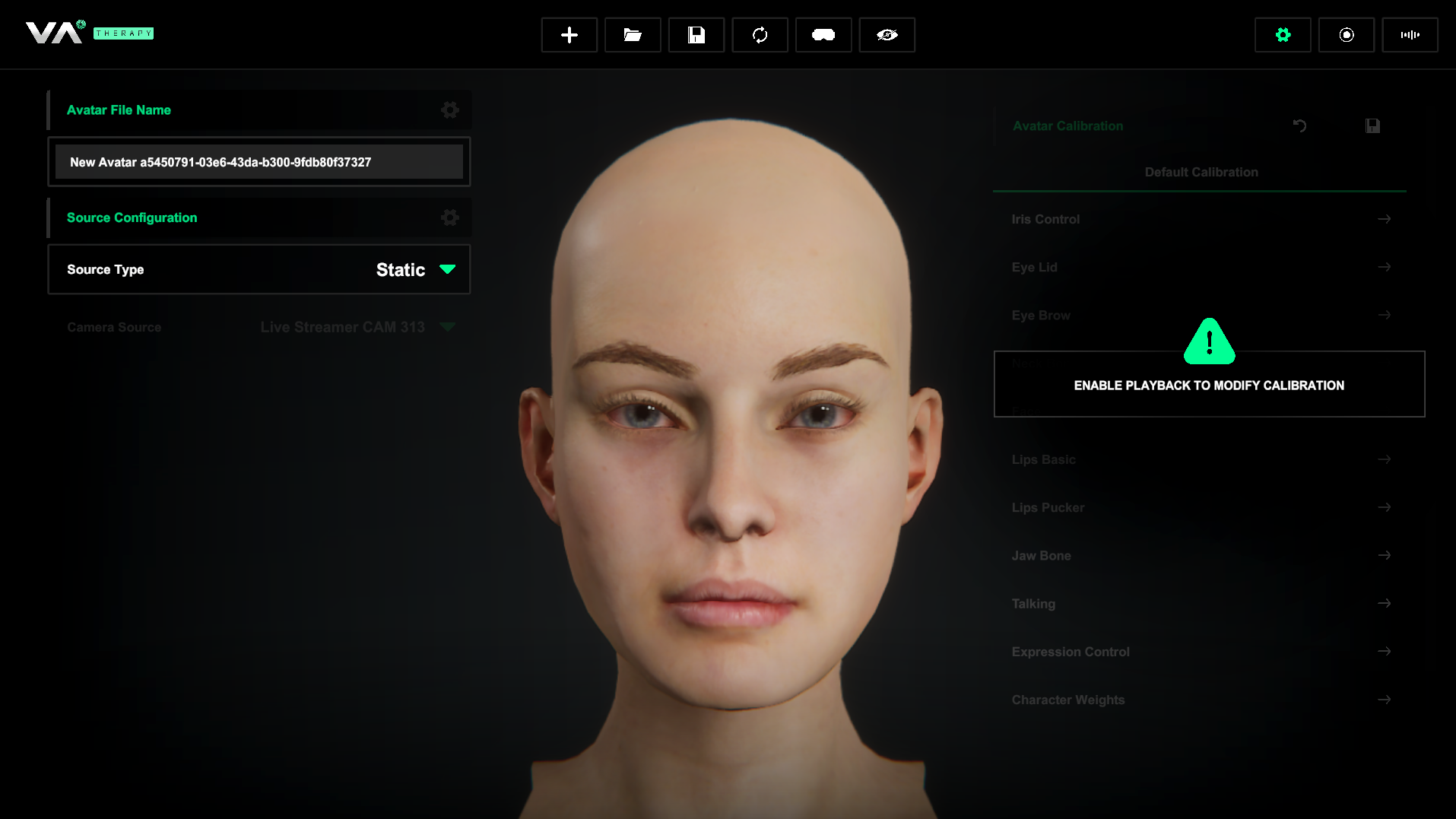Open the green gear settings button
The width and height of the screenshot is (1456, 819).
1283,35
